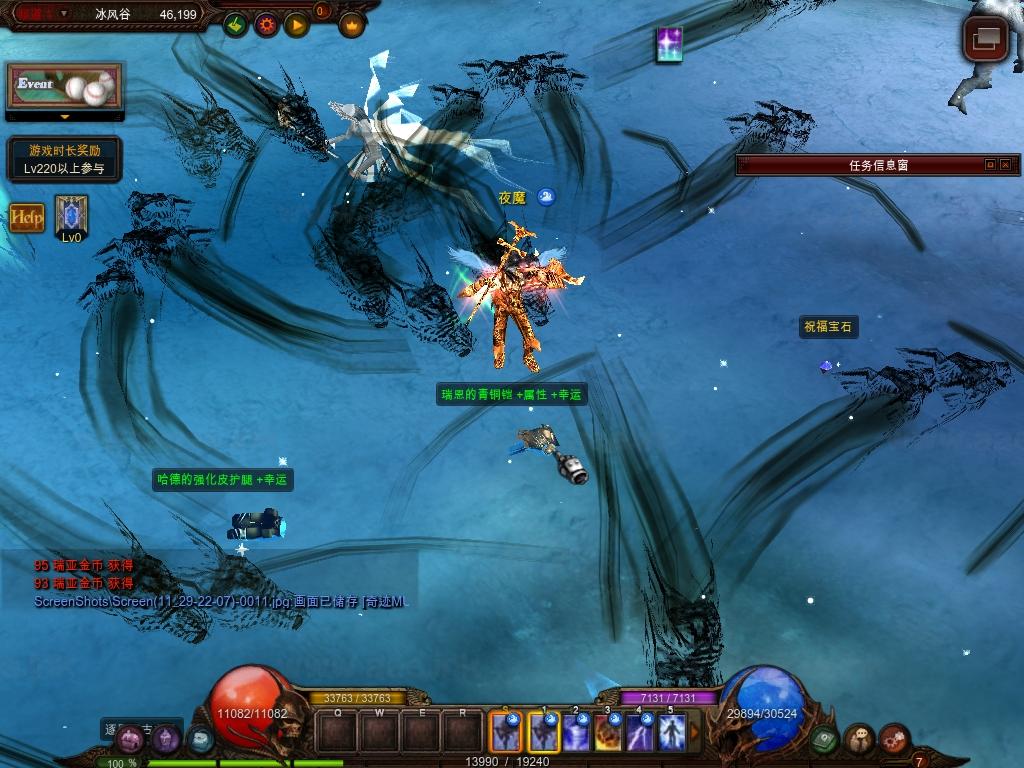Activate the lightning bolt skill in slot 4
The image size is (1024, 768).
pos(640,732)
